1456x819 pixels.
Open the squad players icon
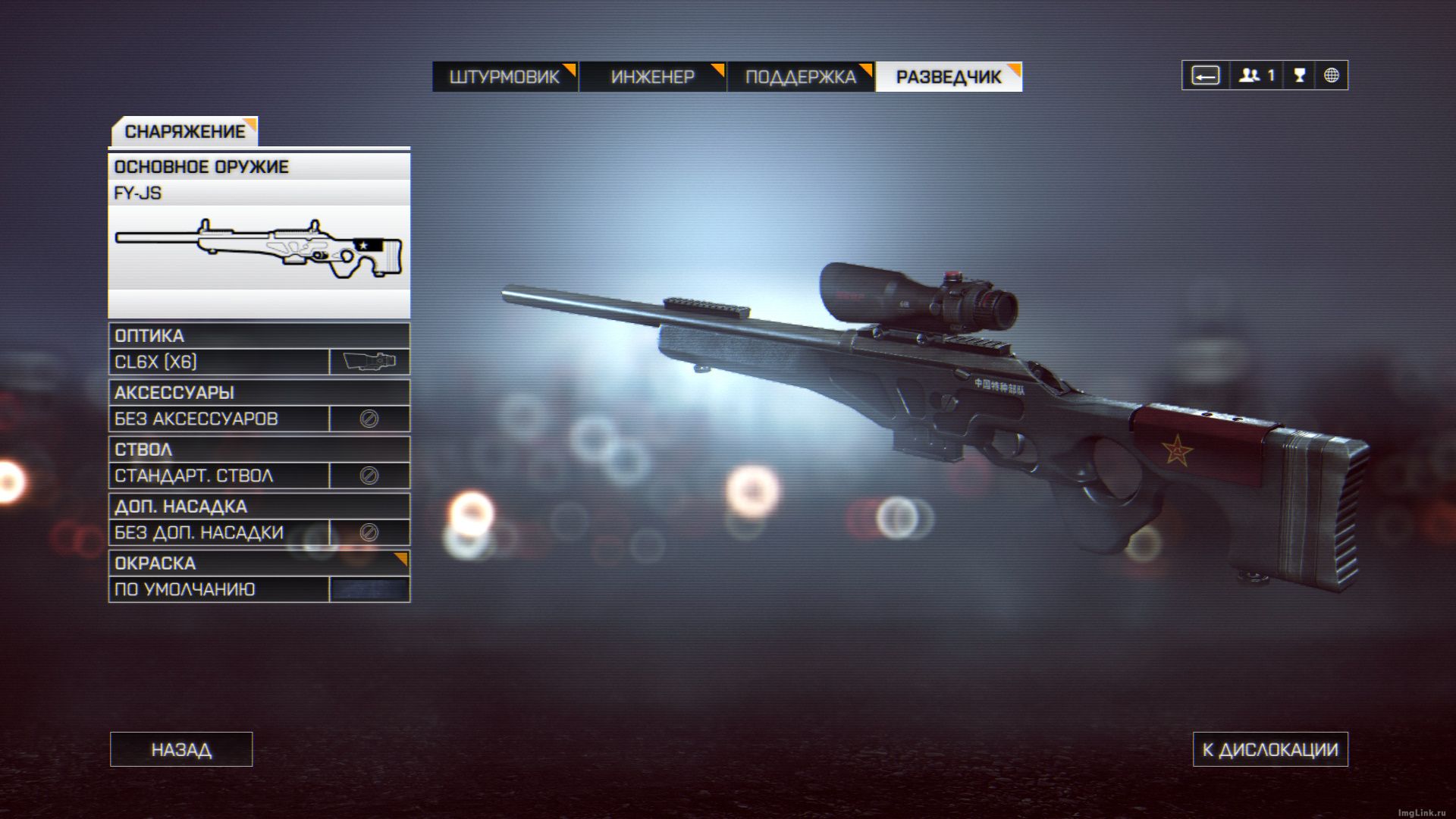tap(1256, 75)
